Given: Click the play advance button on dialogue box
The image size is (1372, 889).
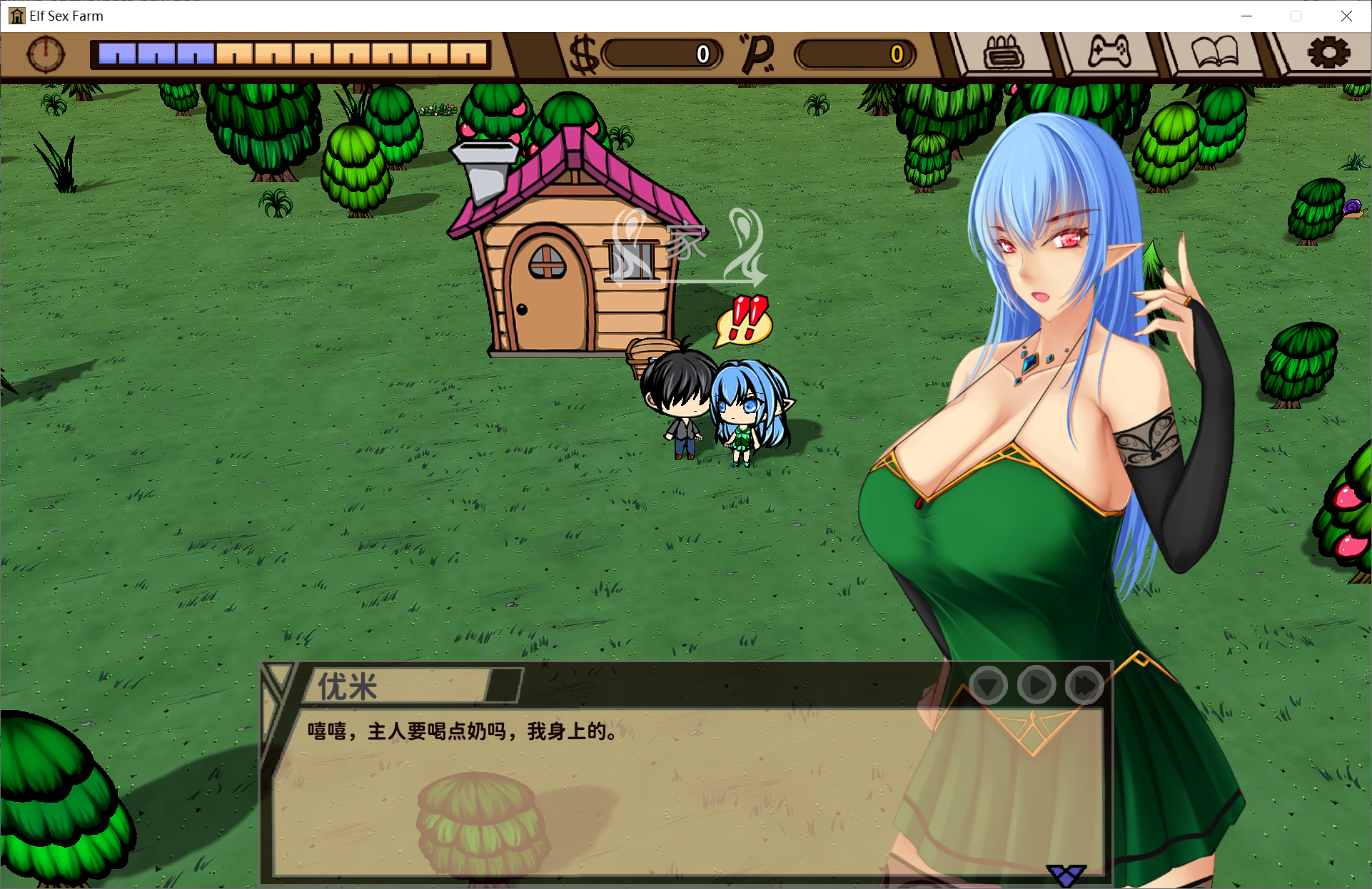Looking at the screenshot, I should click(1036, 685).
